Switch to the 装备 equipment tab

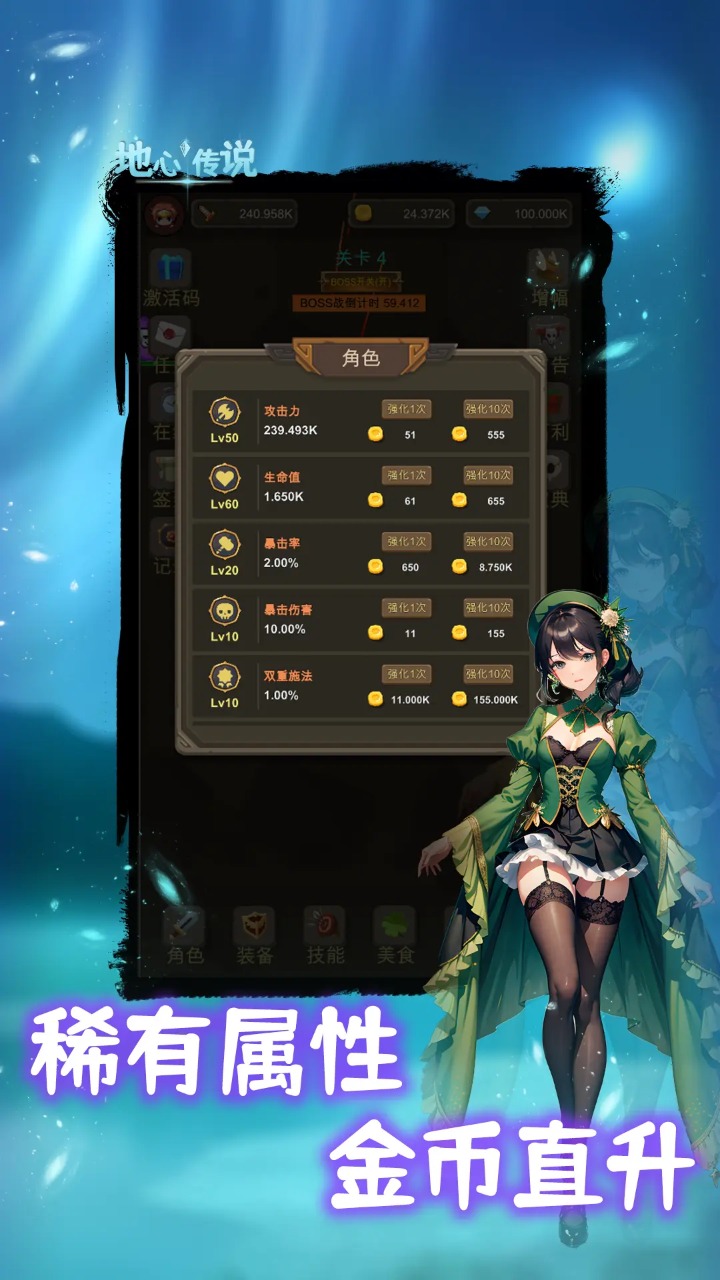[x=254, y=936]
